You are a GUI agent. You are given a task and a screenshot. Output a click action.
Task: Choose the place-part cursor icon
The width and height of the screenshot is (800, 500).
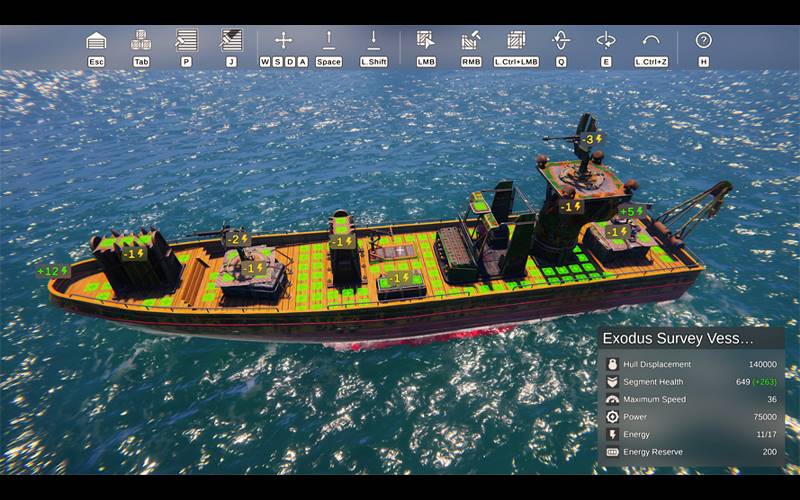pyautogui.click(x=426, y=41)
